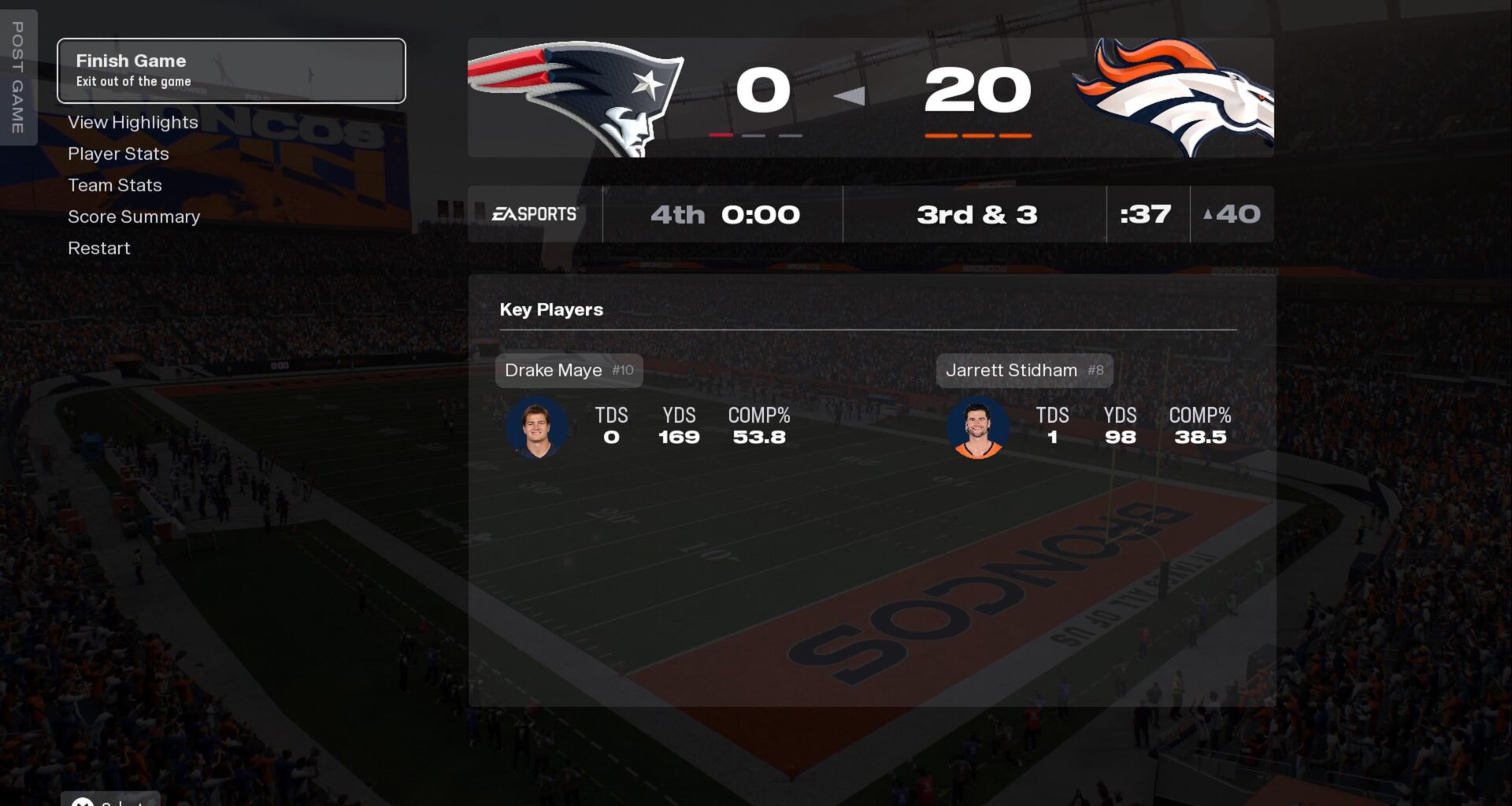
Task: Click the EA Sports logo on the scoreboard
Action: click(x=534, y=214)
